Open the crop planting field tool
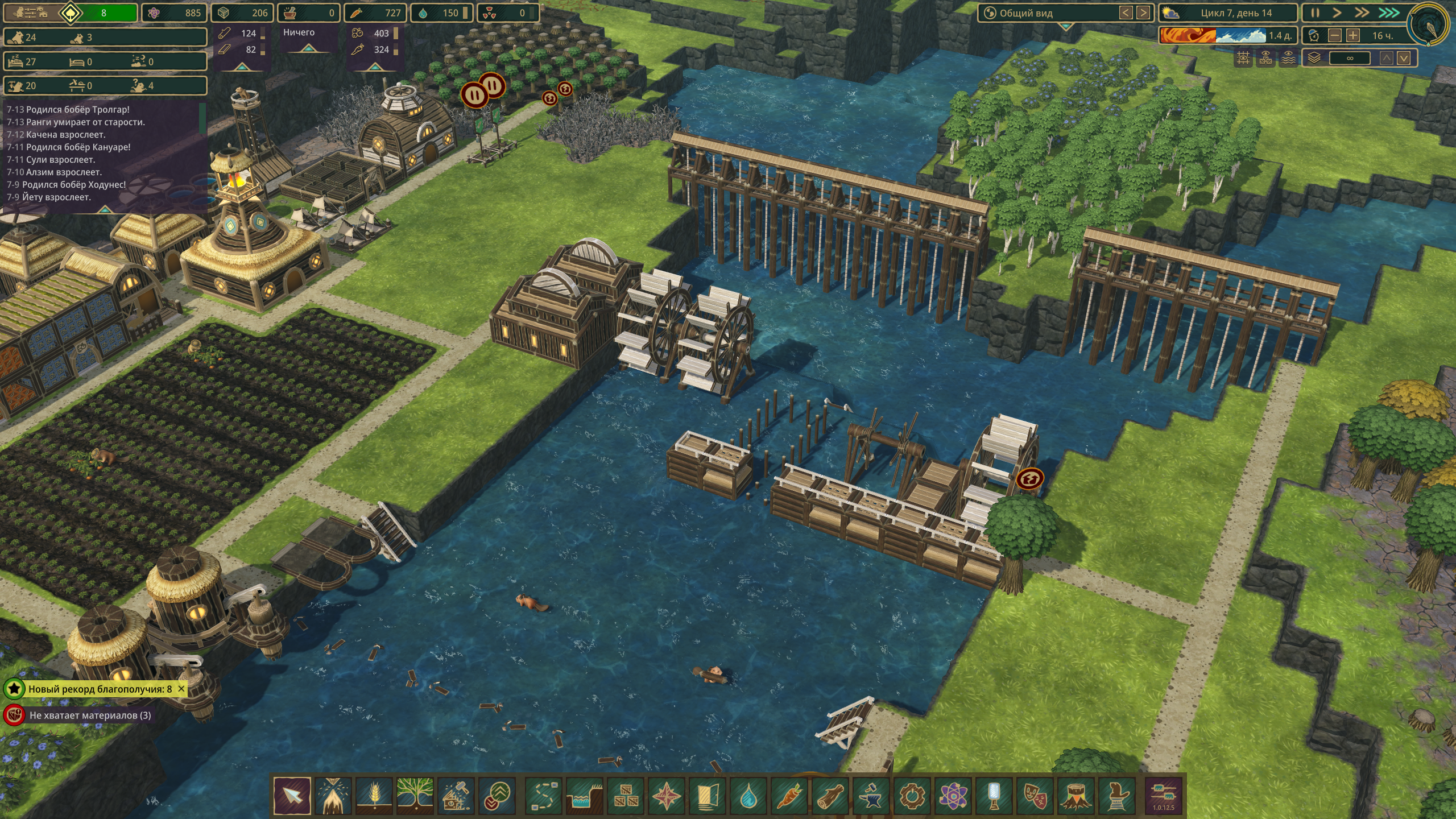The height and width of the screenshot is (819, 1456). tap(374, 796)
